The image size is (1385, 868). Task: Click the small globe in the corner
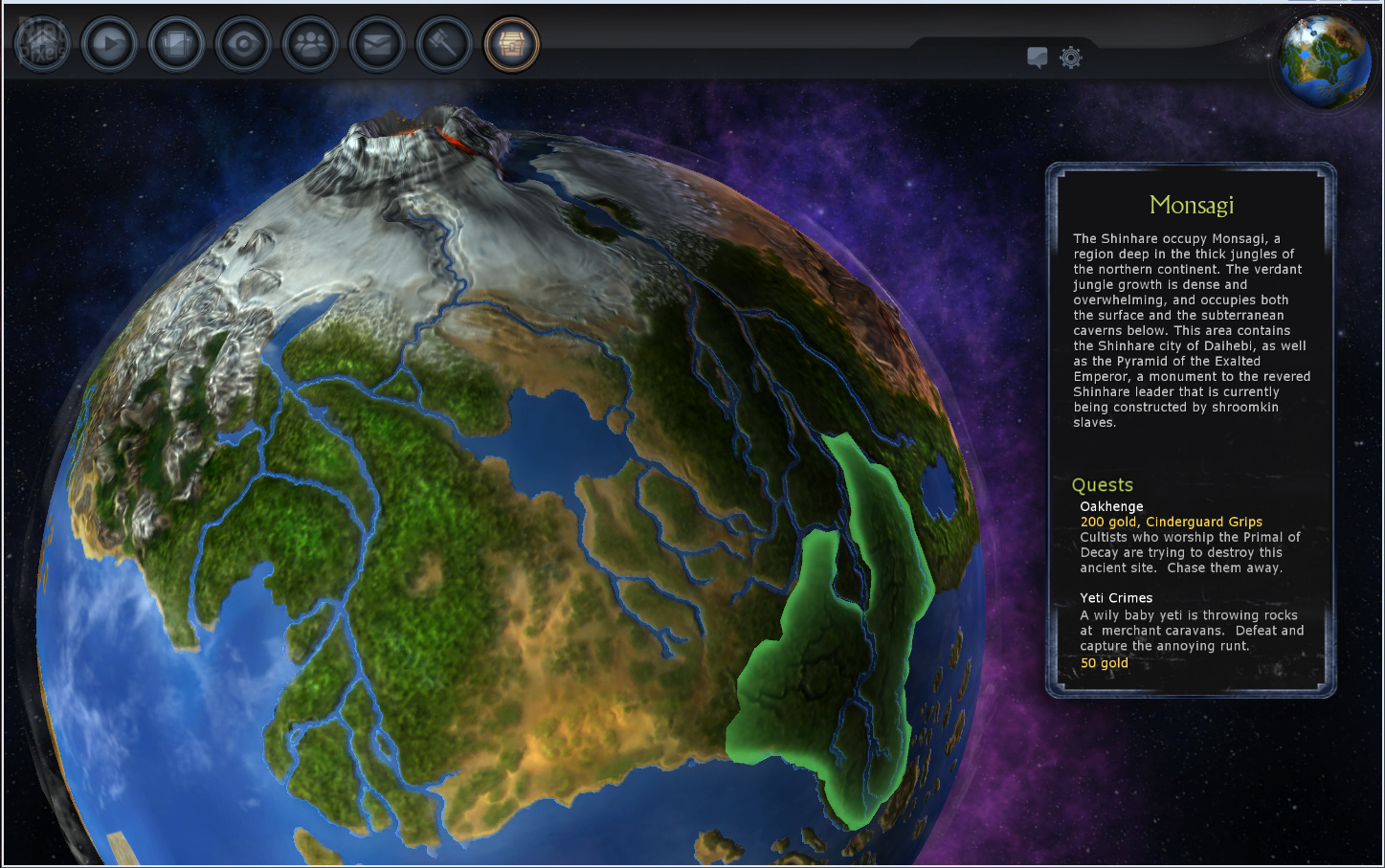point(1325,60)
